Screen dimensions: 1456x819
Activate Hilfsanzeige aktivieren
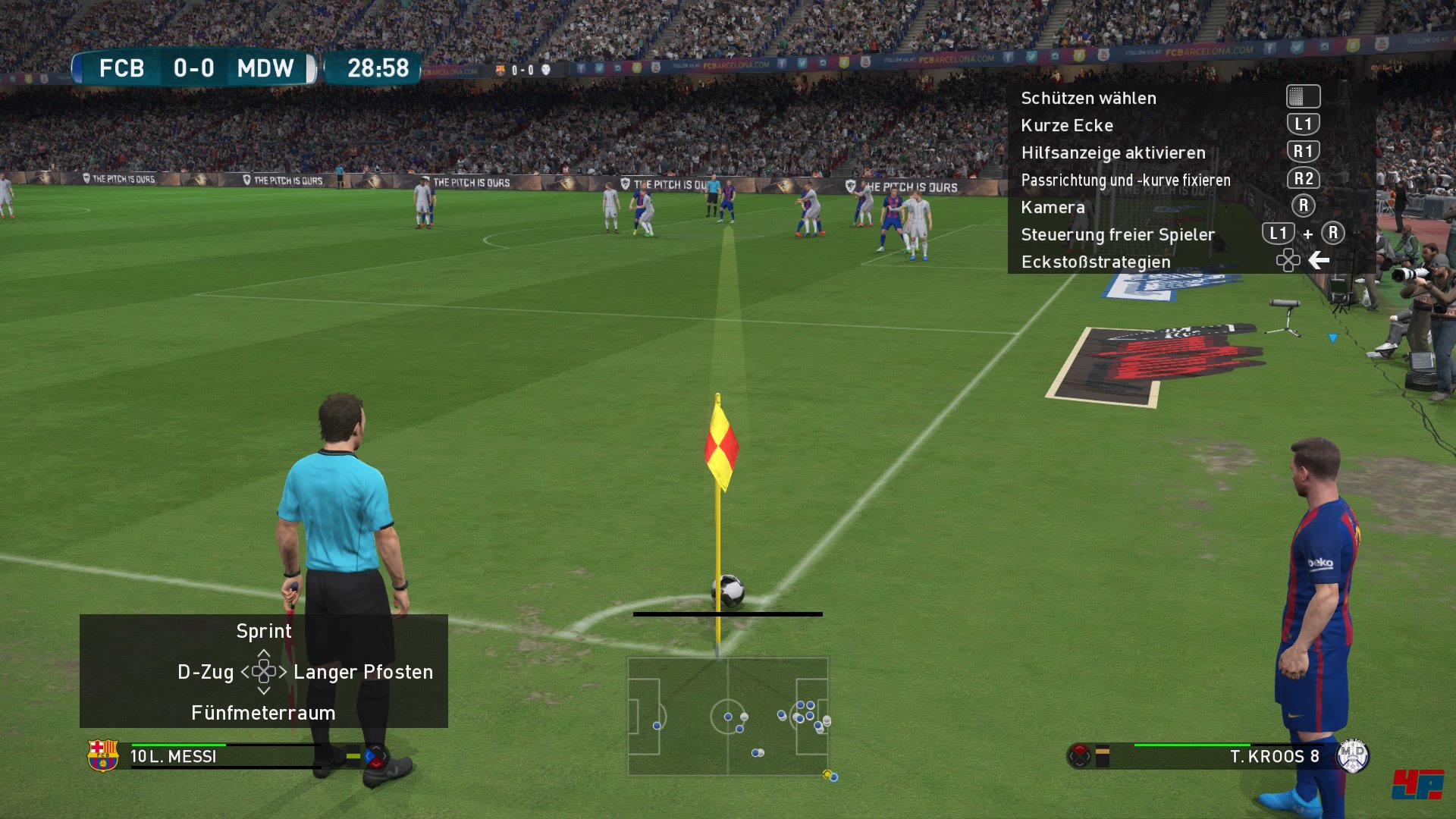(1112, 152)
